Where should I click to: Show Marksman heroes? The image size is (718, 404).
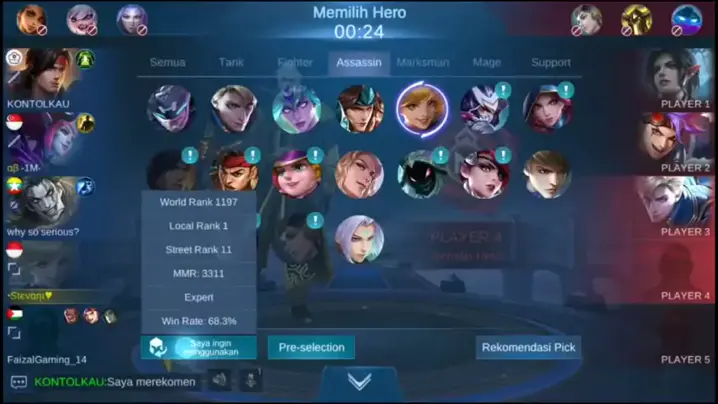[423, 63]
